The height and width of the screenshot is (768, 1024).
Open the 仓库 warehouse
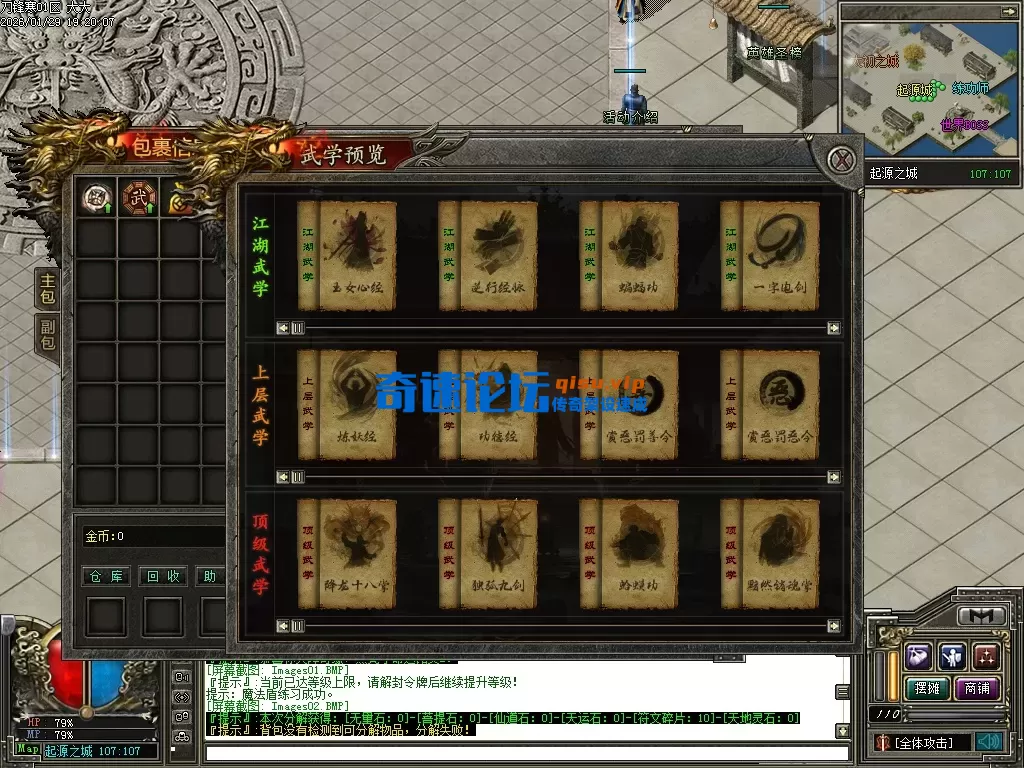click(105, 576)
